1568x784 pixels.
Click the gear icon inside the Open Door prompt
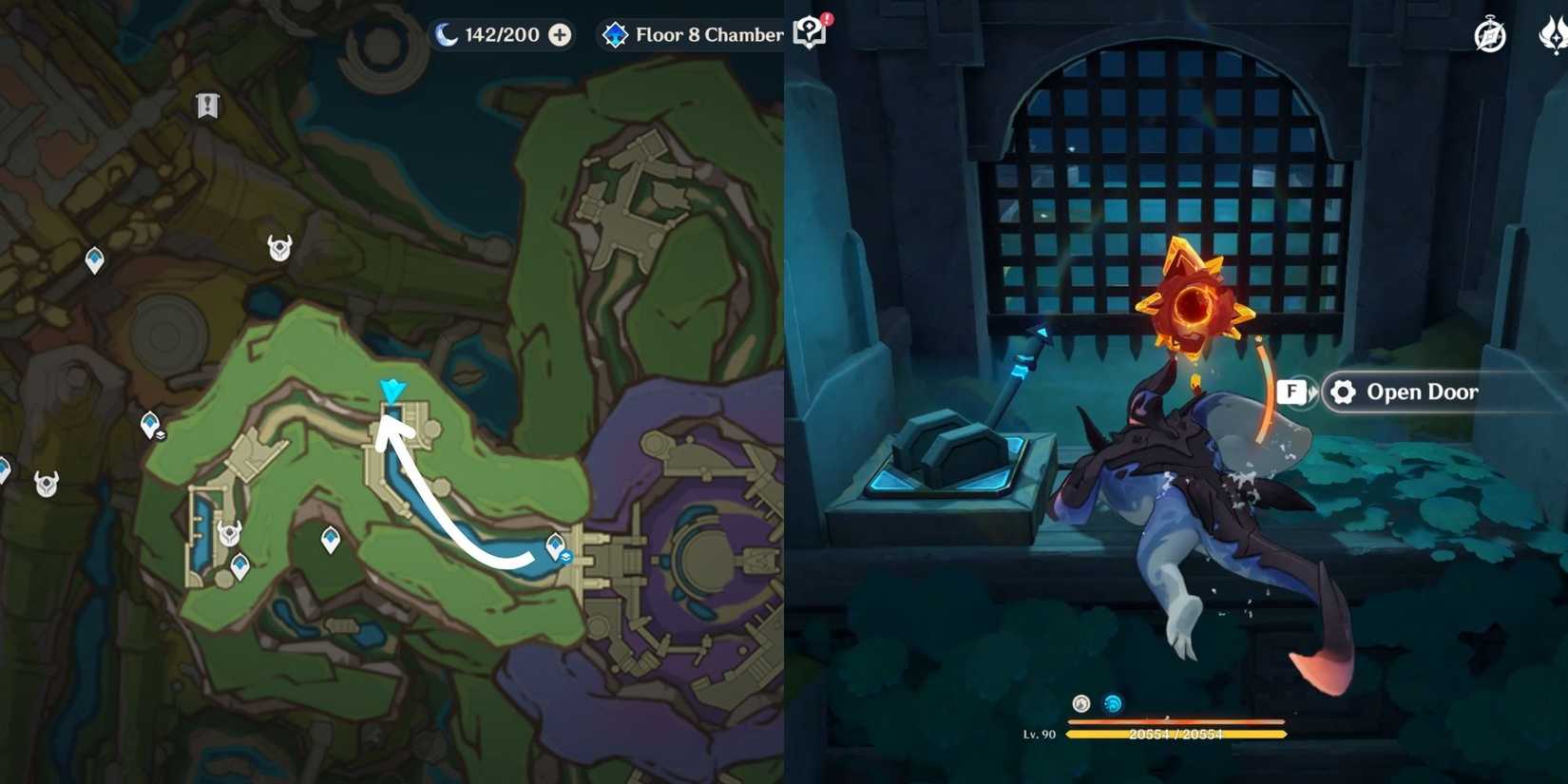(1341, 392)
